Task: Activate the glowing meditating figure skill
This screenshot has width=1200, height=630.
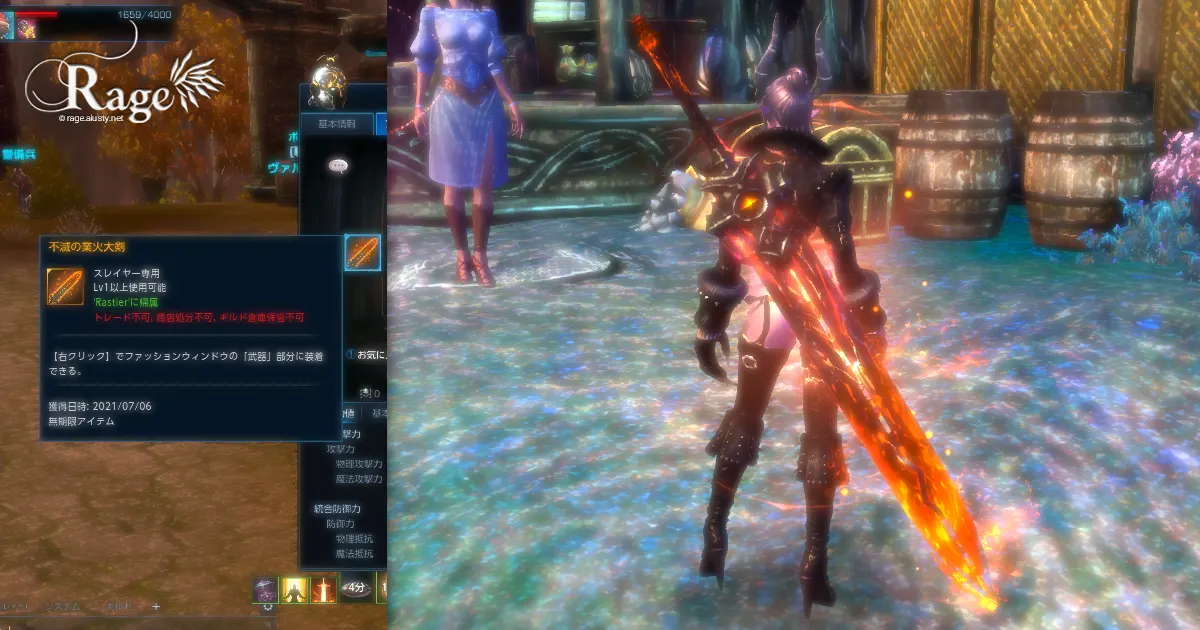Action: point(294,590)
